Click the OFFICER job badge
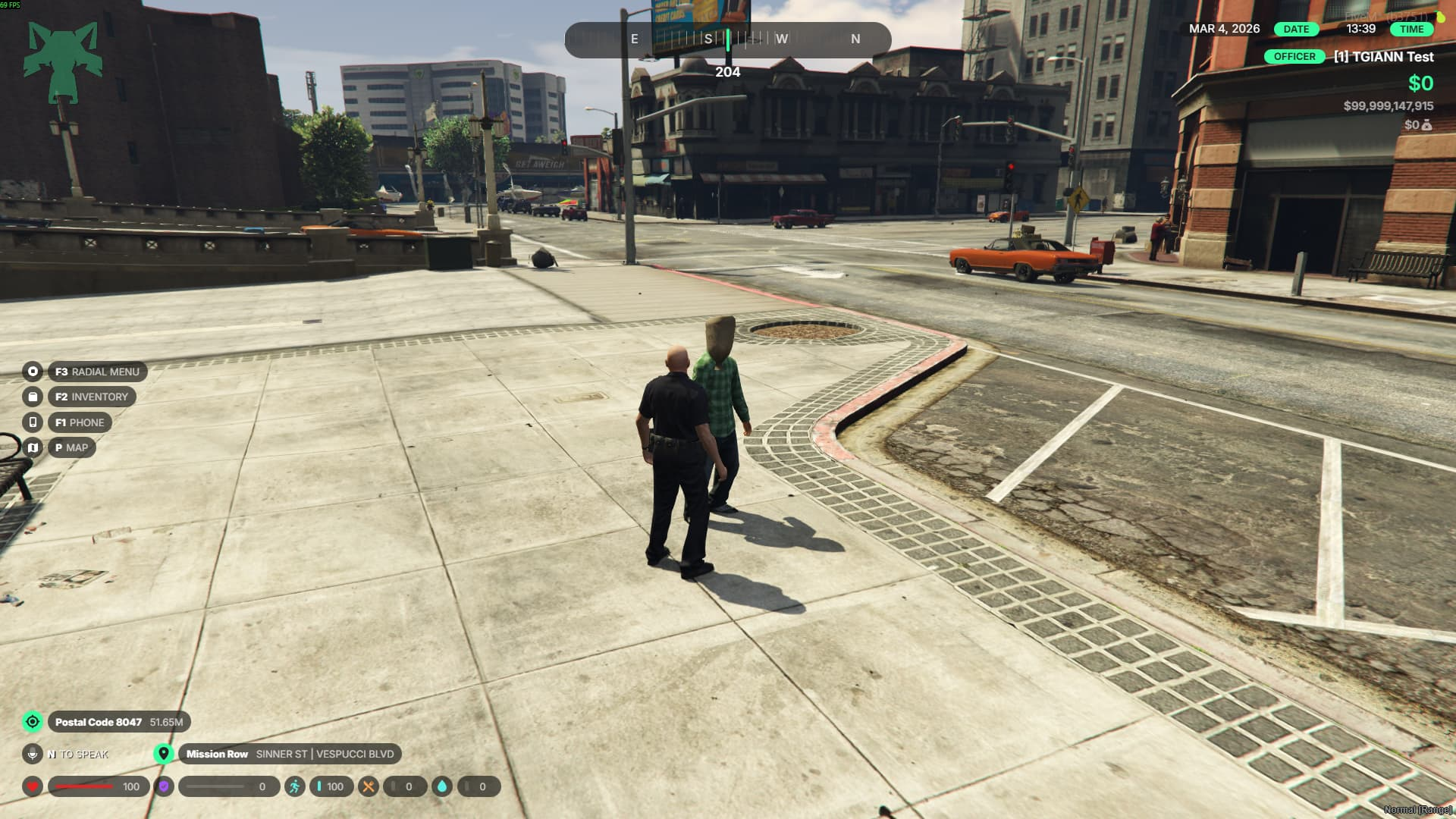Image resolution: width=1456 pixels, height=819 pixels. tap(1294, 57)
